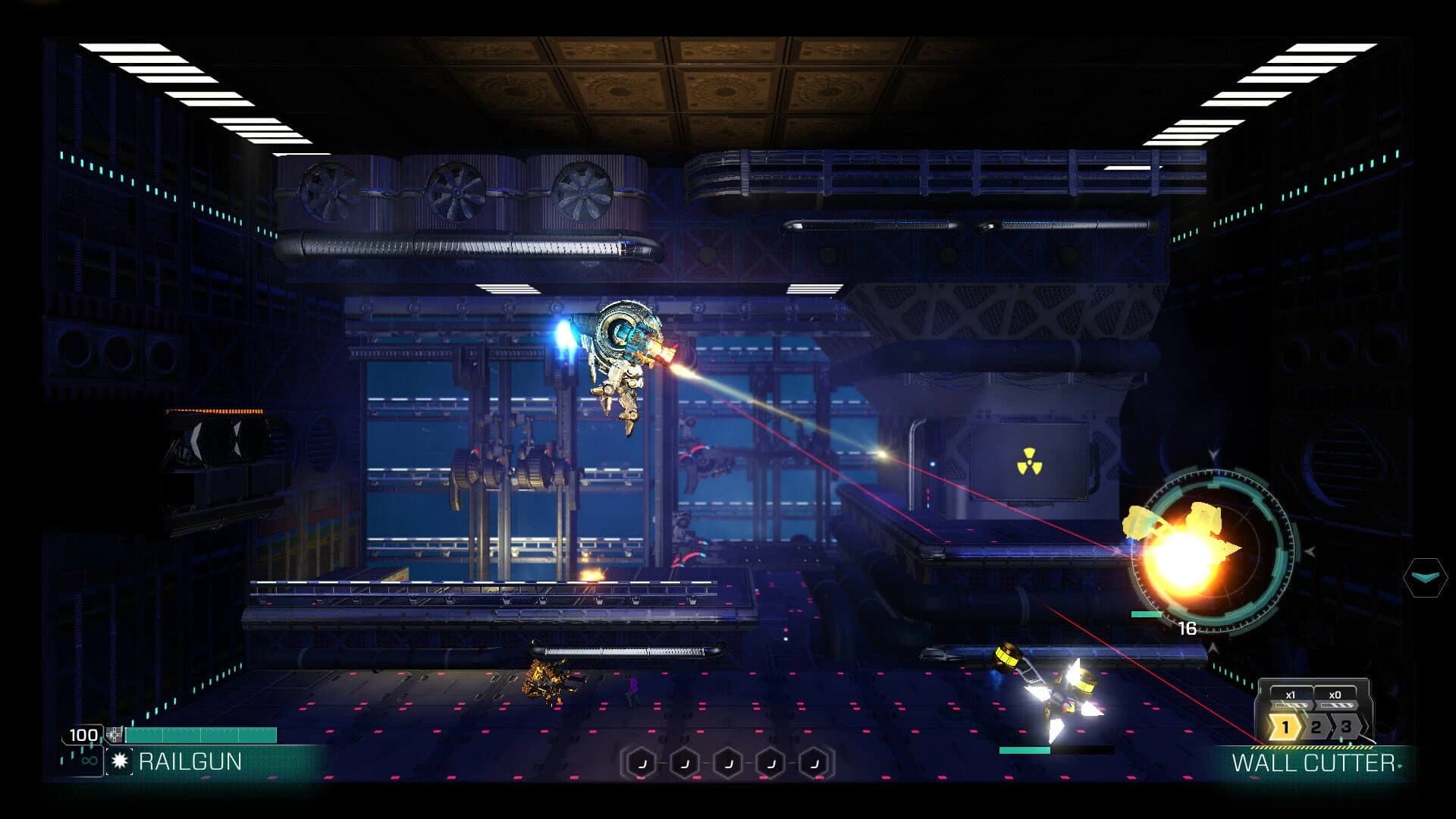Toggle weapon slot 3 chevron
Image resolution: width=1456 pixels, height=819 pixels.
coord(1345,726)
